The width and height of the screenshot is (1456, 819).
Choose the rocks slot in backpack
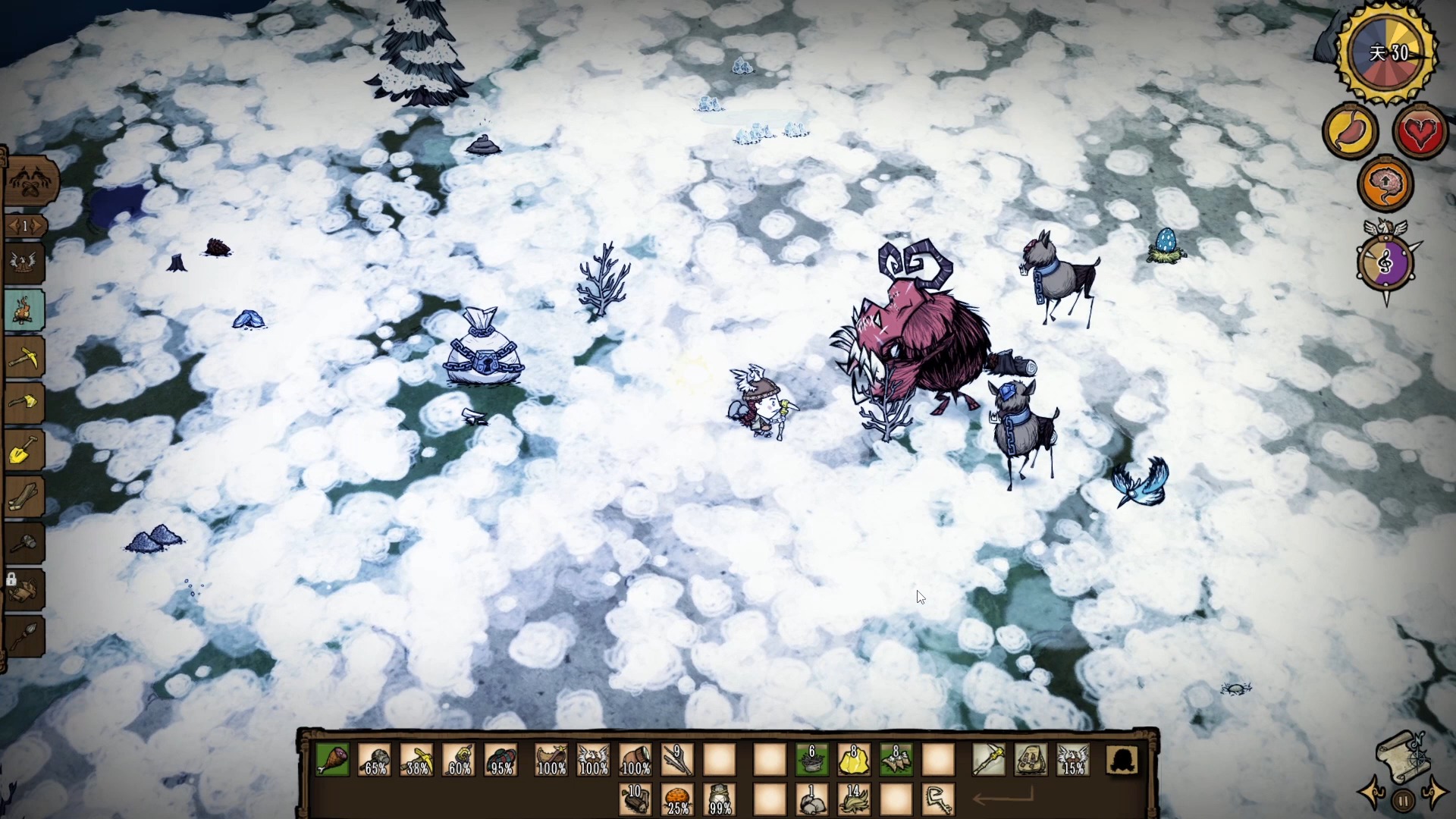811,799
